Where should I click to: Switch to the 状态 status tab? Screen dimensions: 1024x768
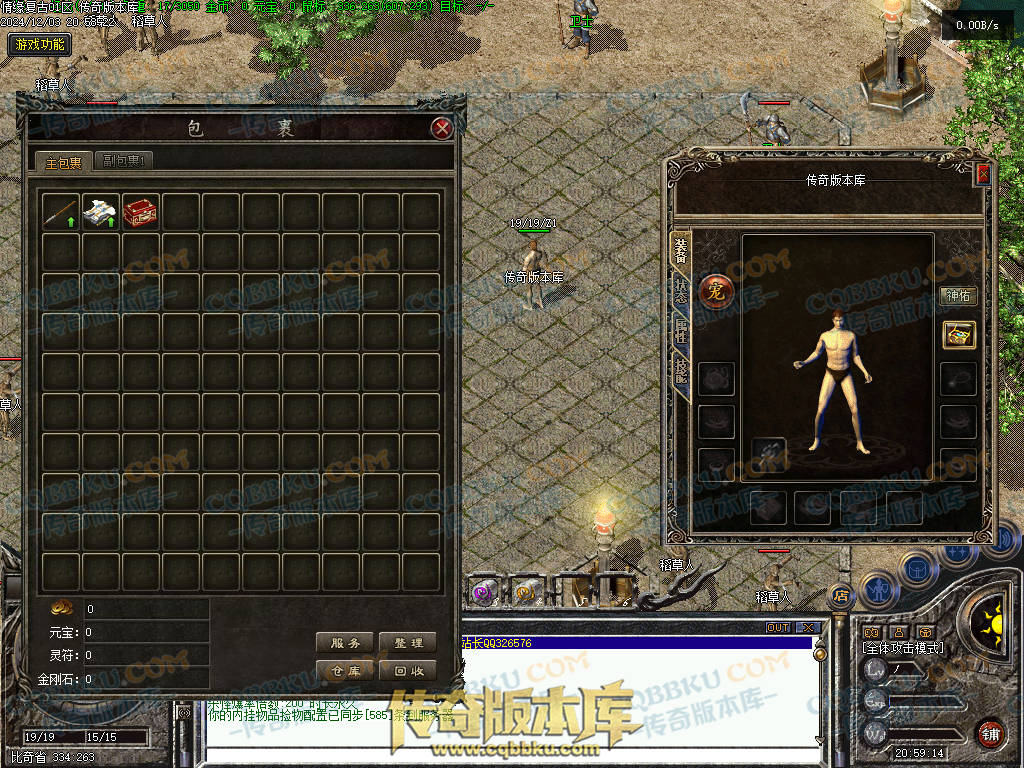681,293
